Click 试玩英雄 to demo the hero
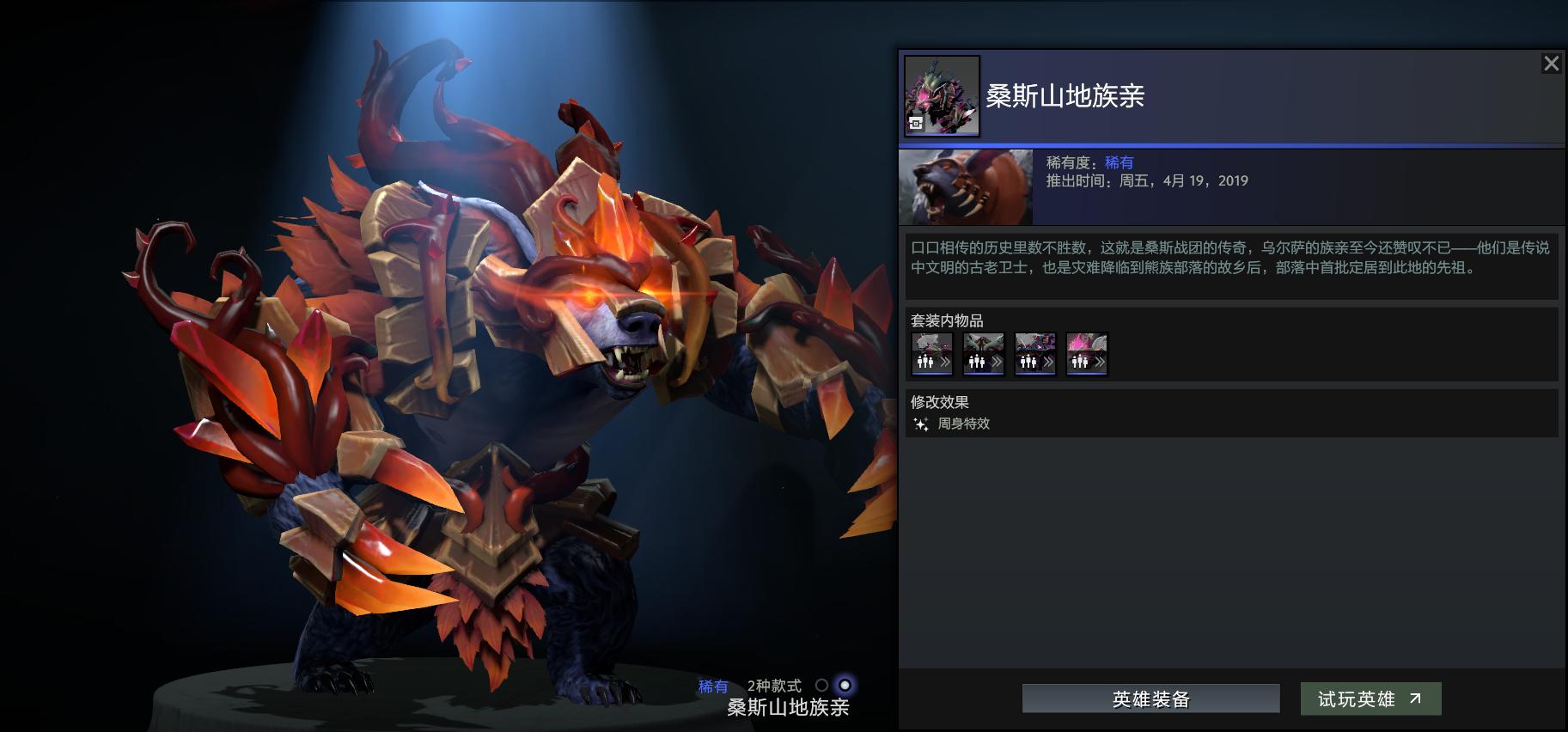Image resolution: width=1568 pixels, height=732 pixels. (x=1370, y=698)
